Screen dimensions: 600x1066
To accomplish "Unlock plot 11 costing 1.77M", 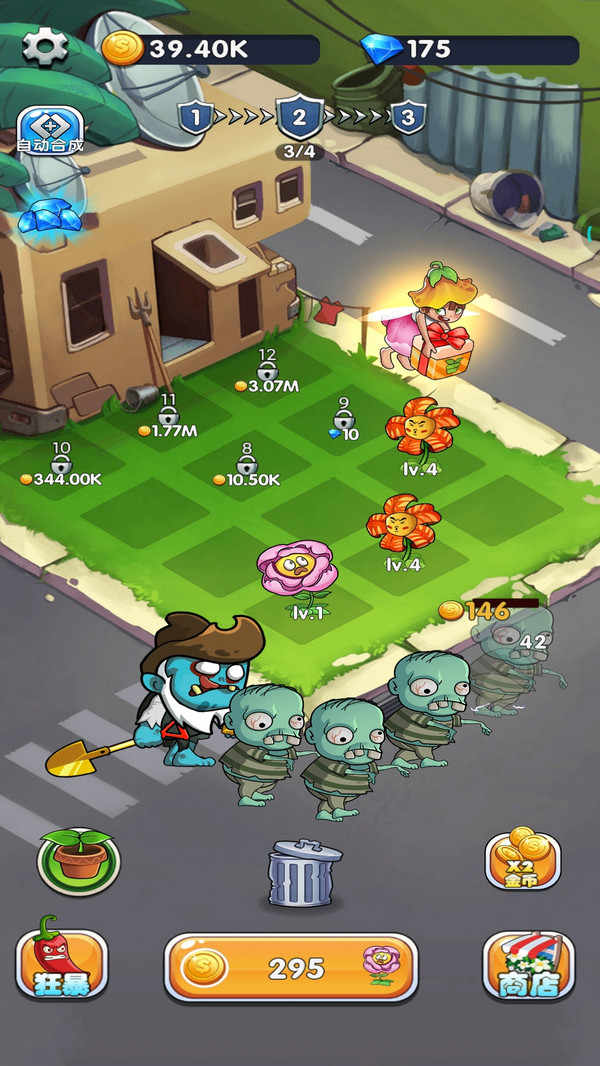I will [x=168, y=417].
